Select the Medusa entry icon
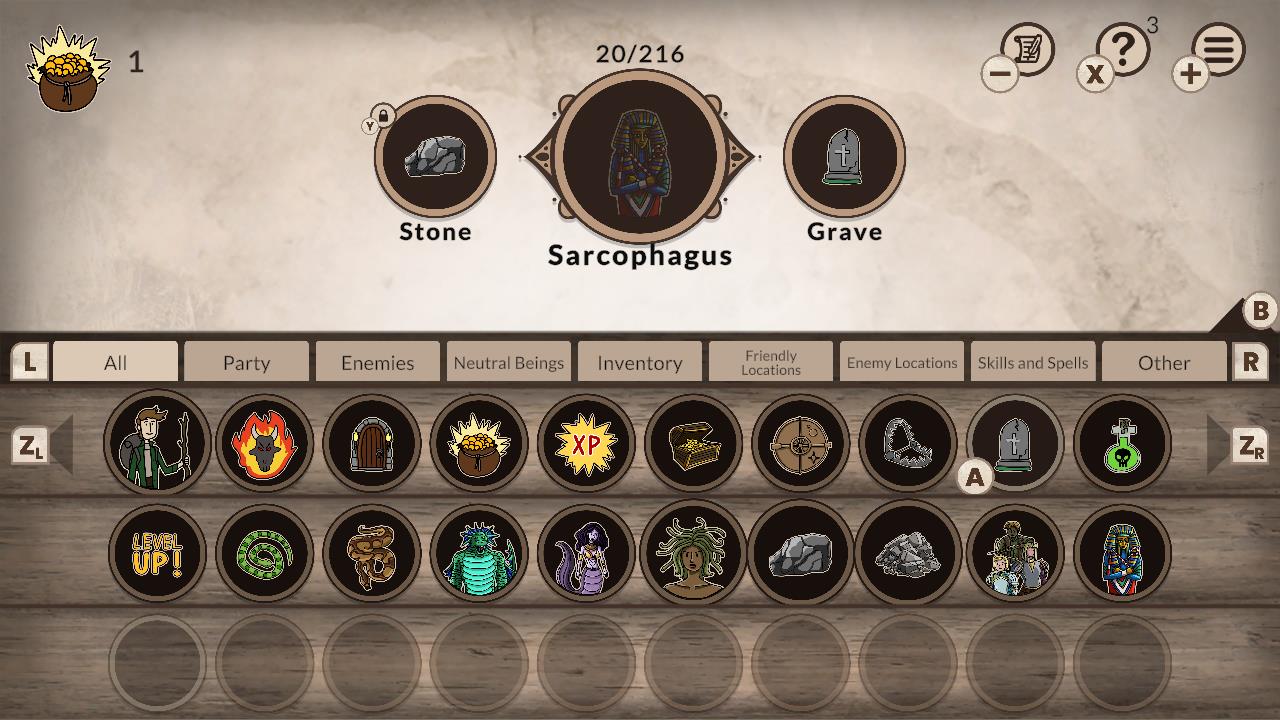The image size is (1280, 720). point(694,553)
